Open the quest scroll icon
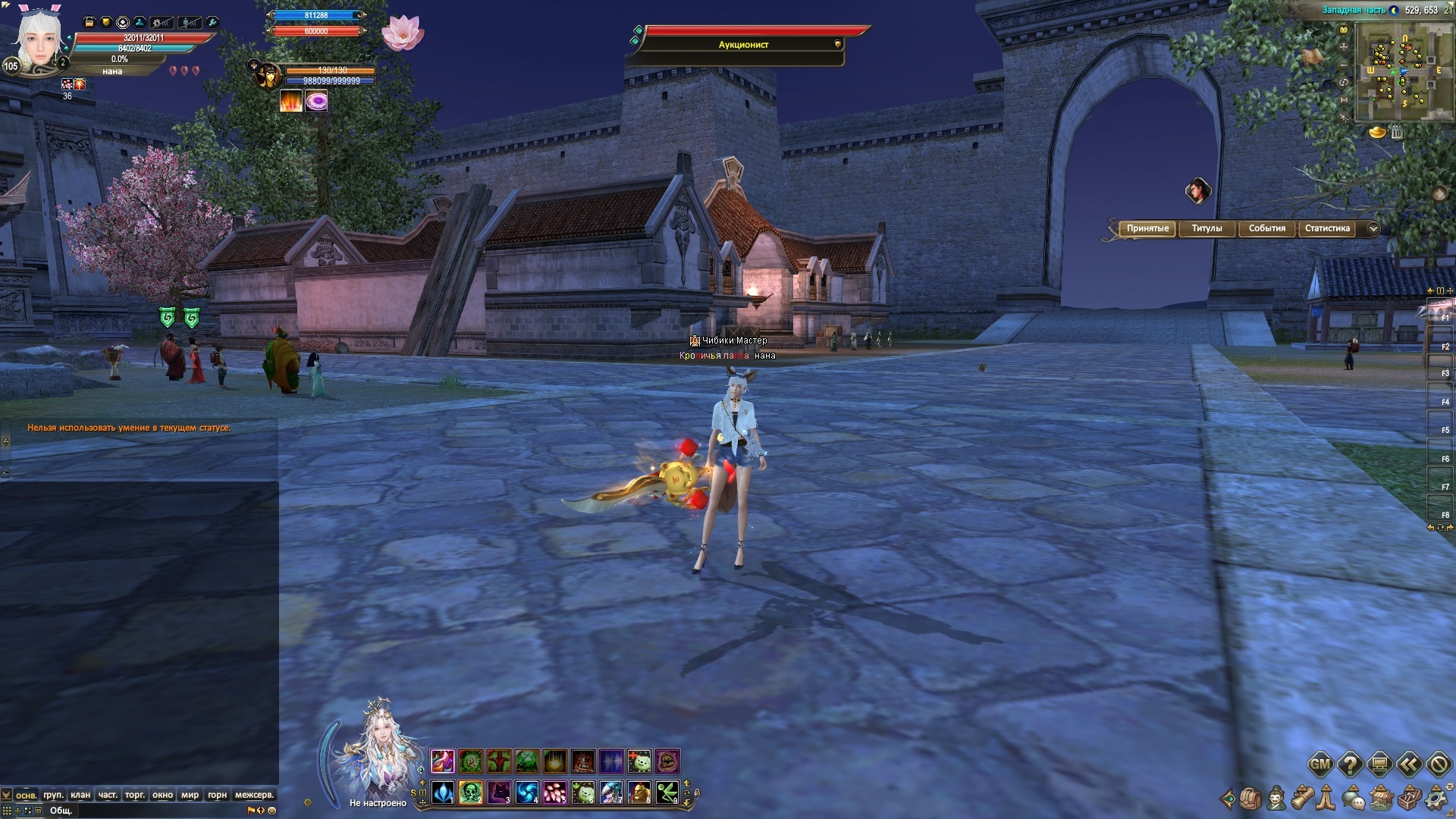This screenshot has height=819, width=1456. tap(1303, 799)
